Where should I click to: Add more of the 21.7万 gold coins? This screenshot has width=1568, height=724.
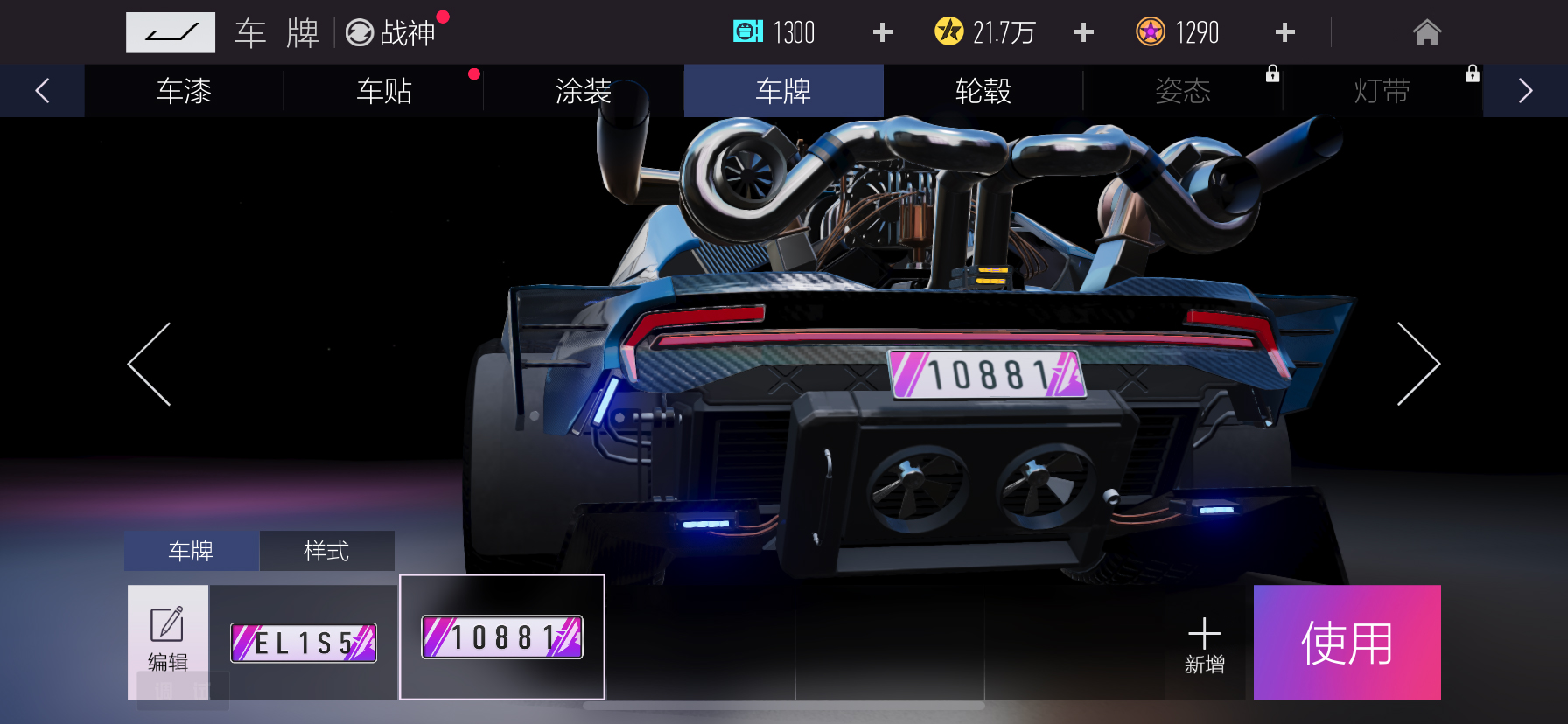[x=1084, y=33]
